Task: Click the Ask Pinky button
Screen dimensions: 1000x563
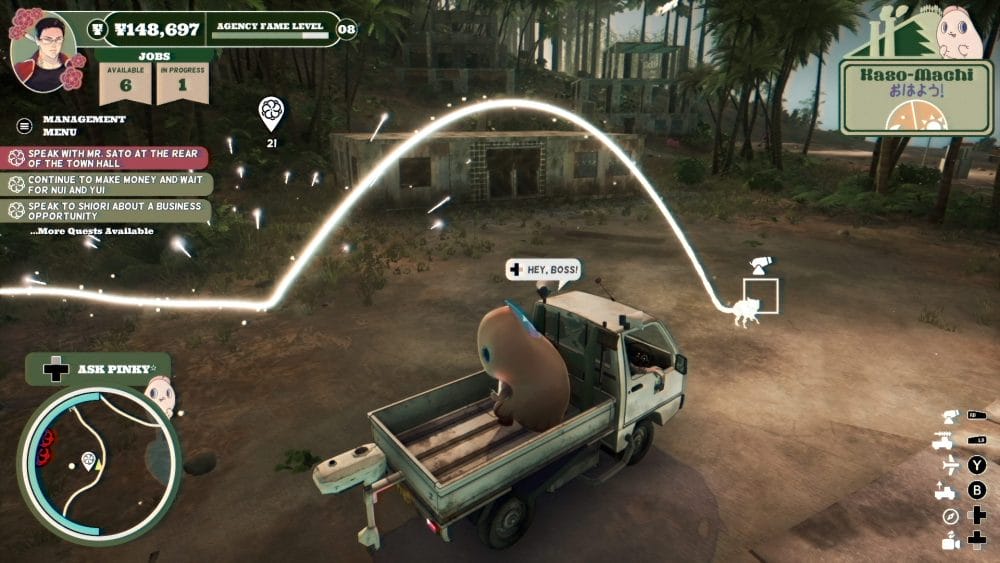Action: [x=98, y=369]
